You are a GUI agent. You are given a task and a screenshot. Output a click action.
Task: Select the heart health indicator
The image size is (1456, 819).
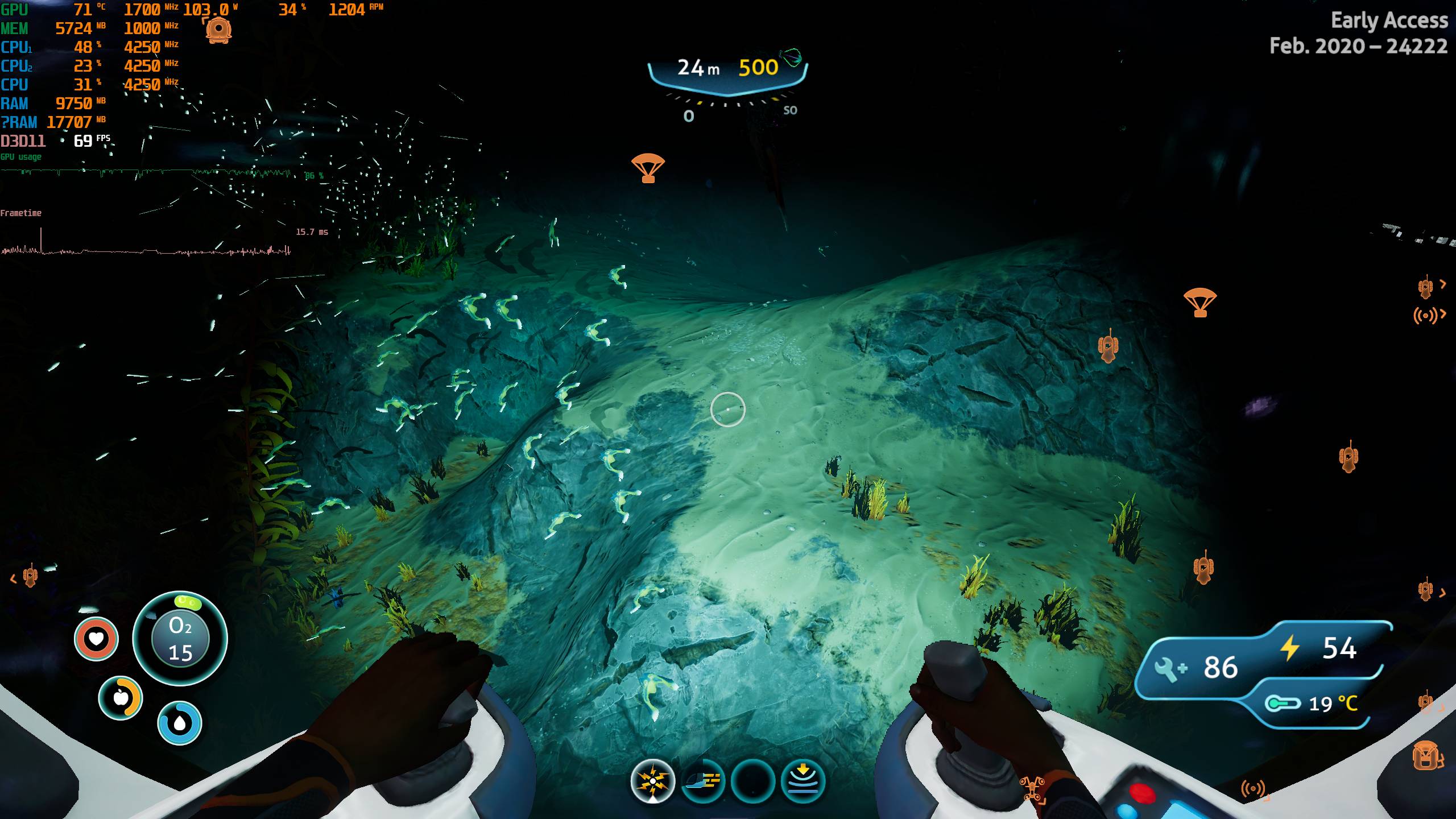click(97, 638)
